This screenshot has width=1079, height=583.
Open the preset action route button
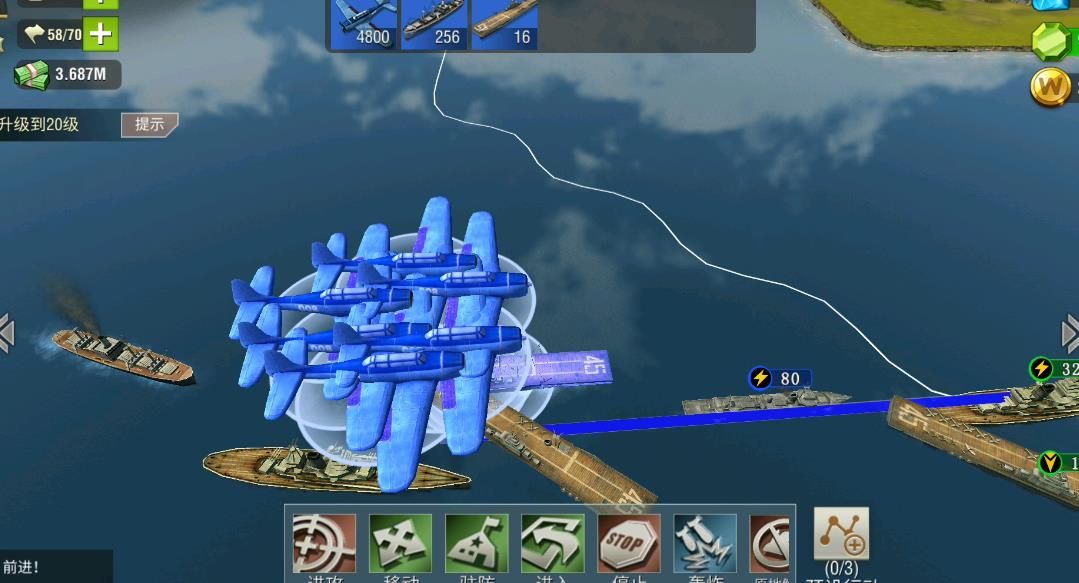point(841,535)
